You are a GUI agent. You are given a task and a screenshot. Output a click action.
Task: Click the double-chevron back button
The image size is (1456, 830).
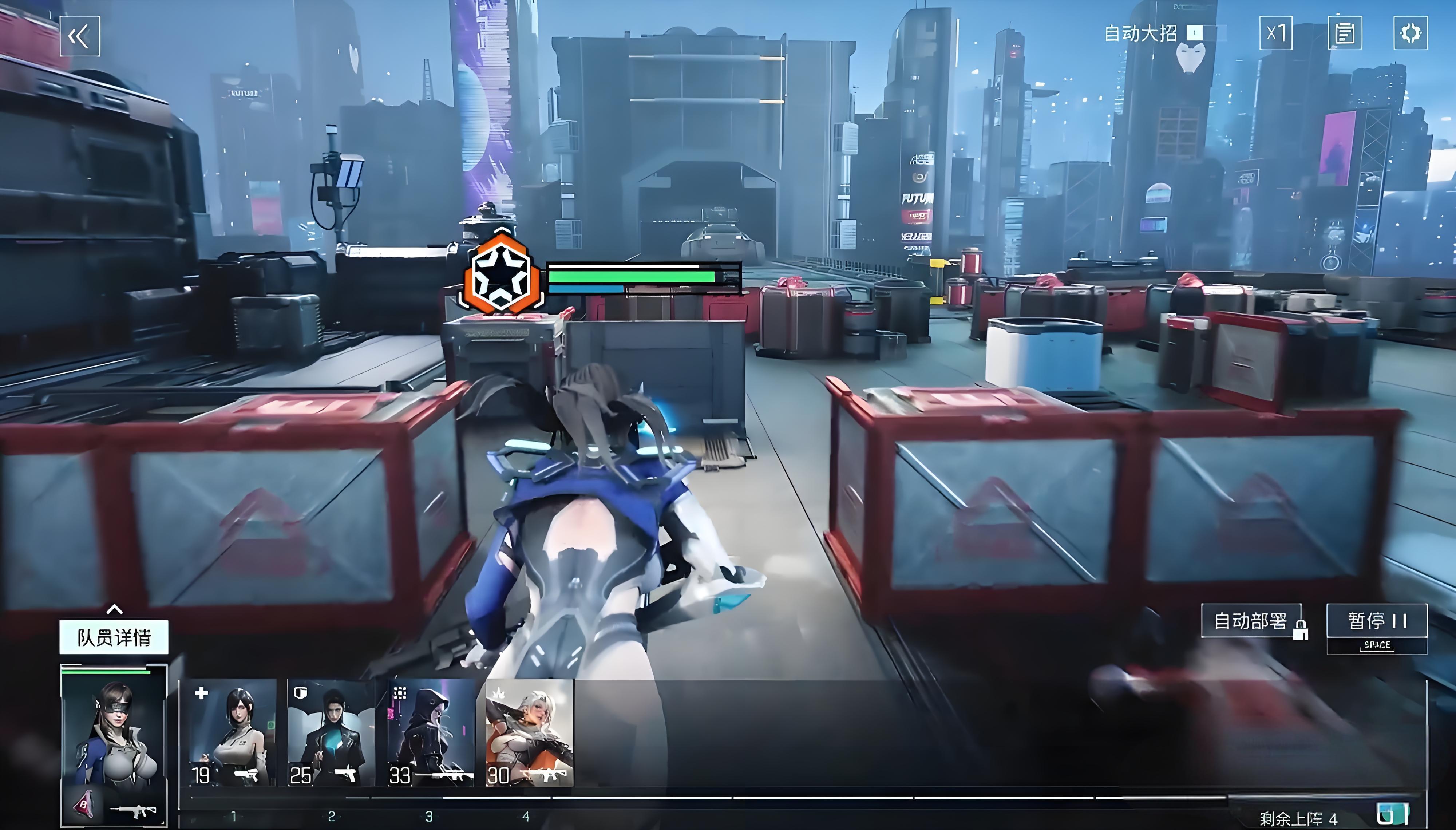[80, 36]
